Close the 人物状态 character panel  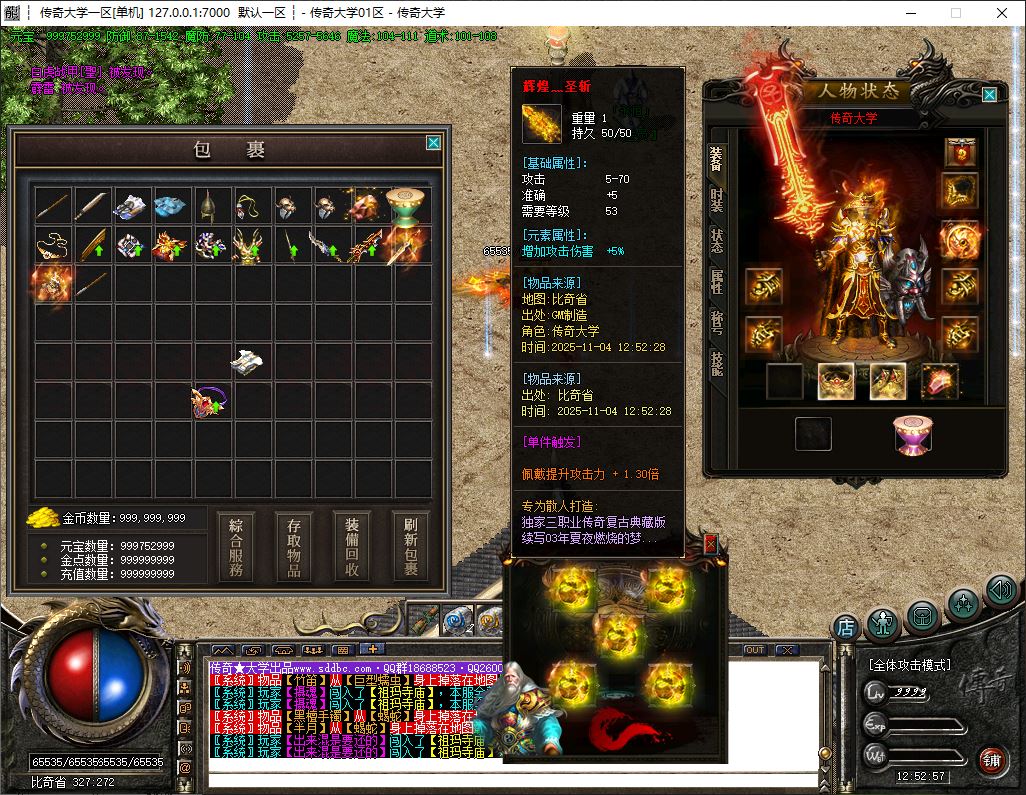(x=989, y=95)
